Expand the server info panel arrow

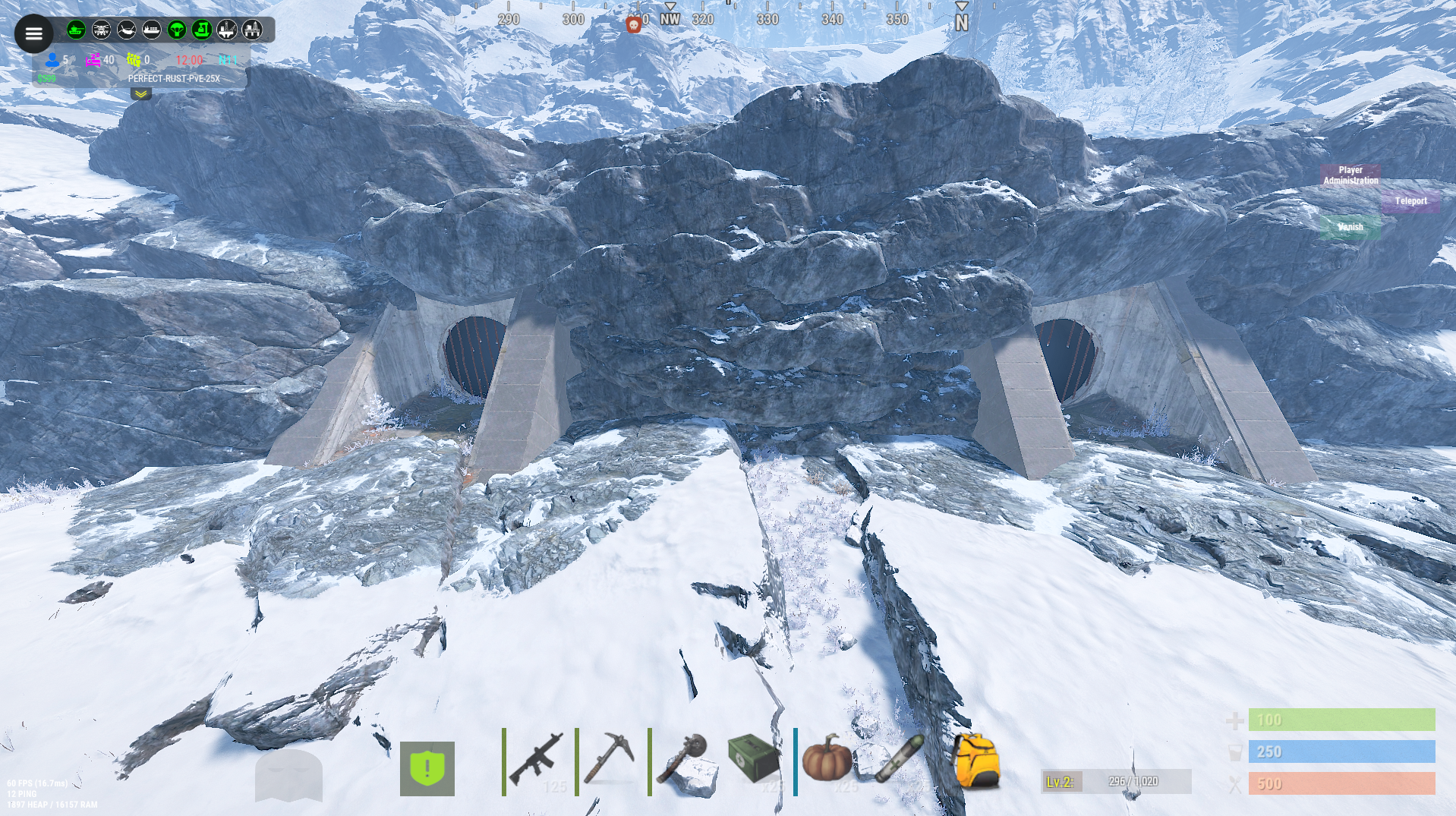coord(141,94)
